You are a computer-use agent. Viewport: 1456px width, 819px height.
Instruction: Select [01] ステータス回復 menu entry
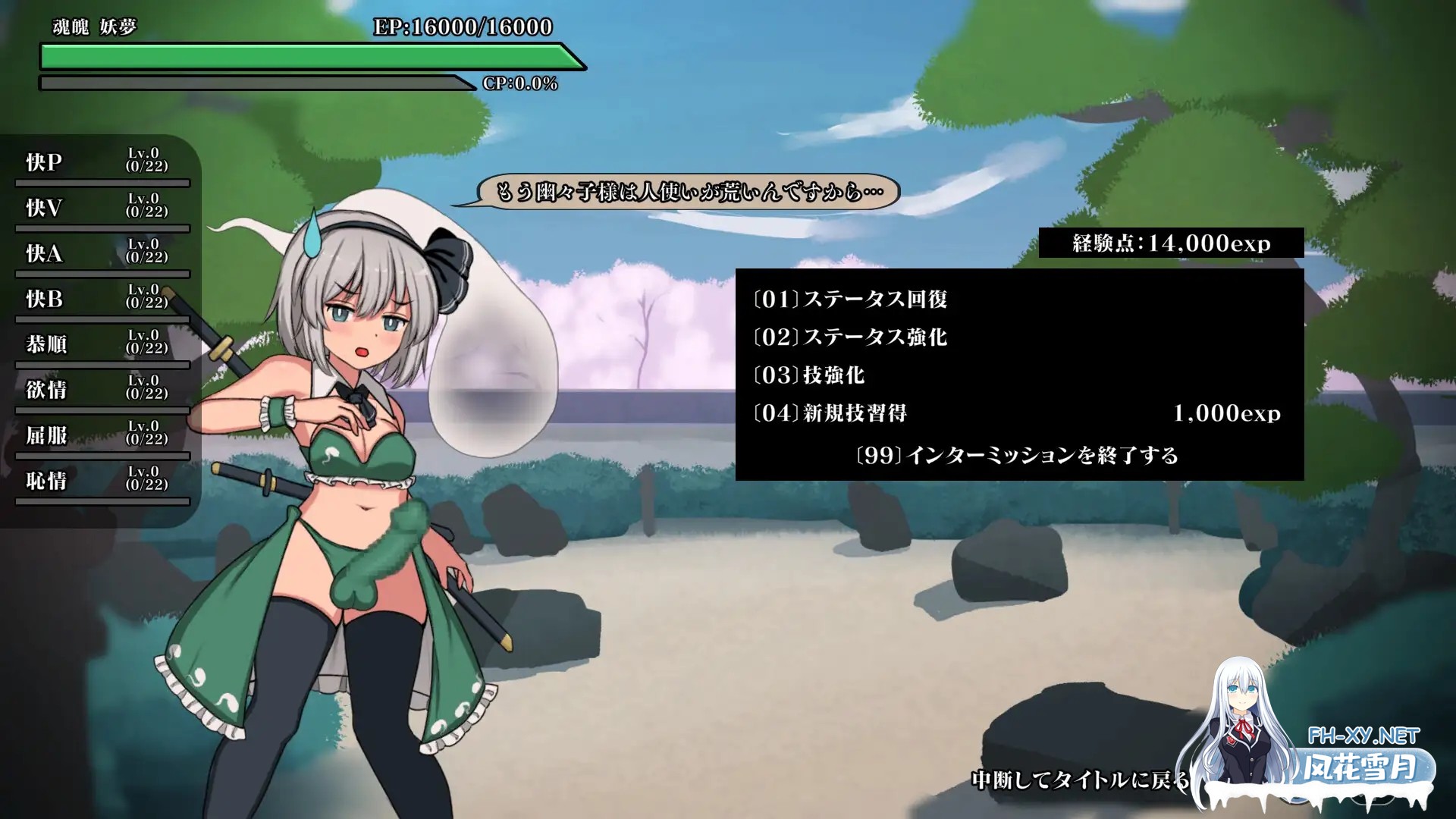pos(850,300)
